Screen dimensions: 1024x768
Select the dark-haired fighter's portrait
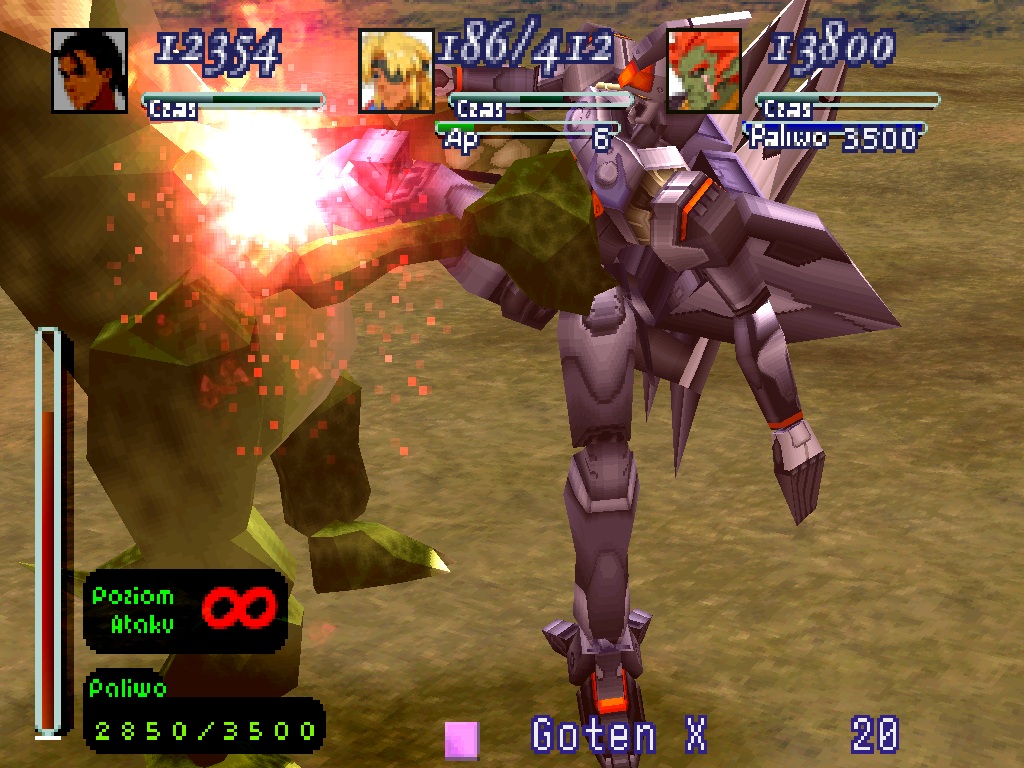tap(90, 71)
